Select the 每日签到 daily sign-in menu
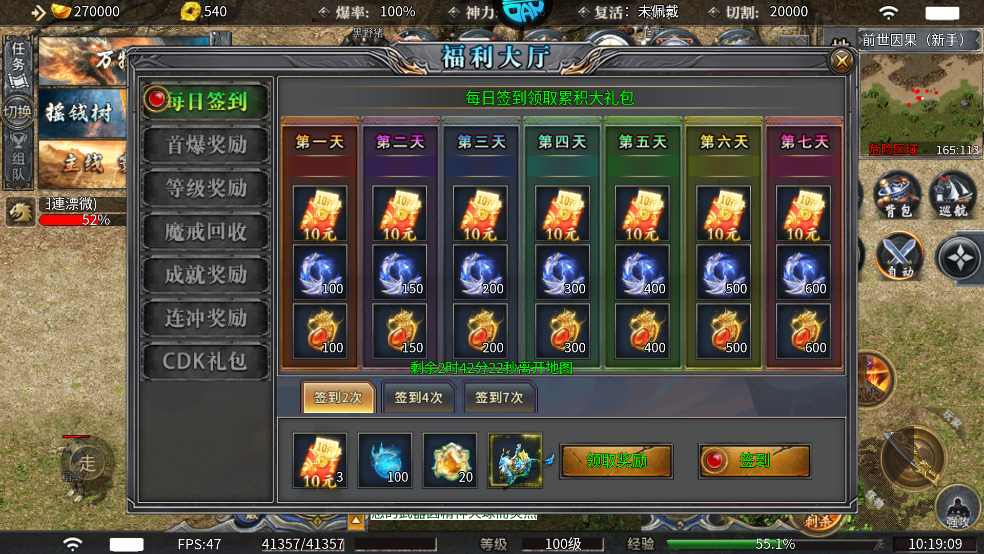 (x=206, y=100)
